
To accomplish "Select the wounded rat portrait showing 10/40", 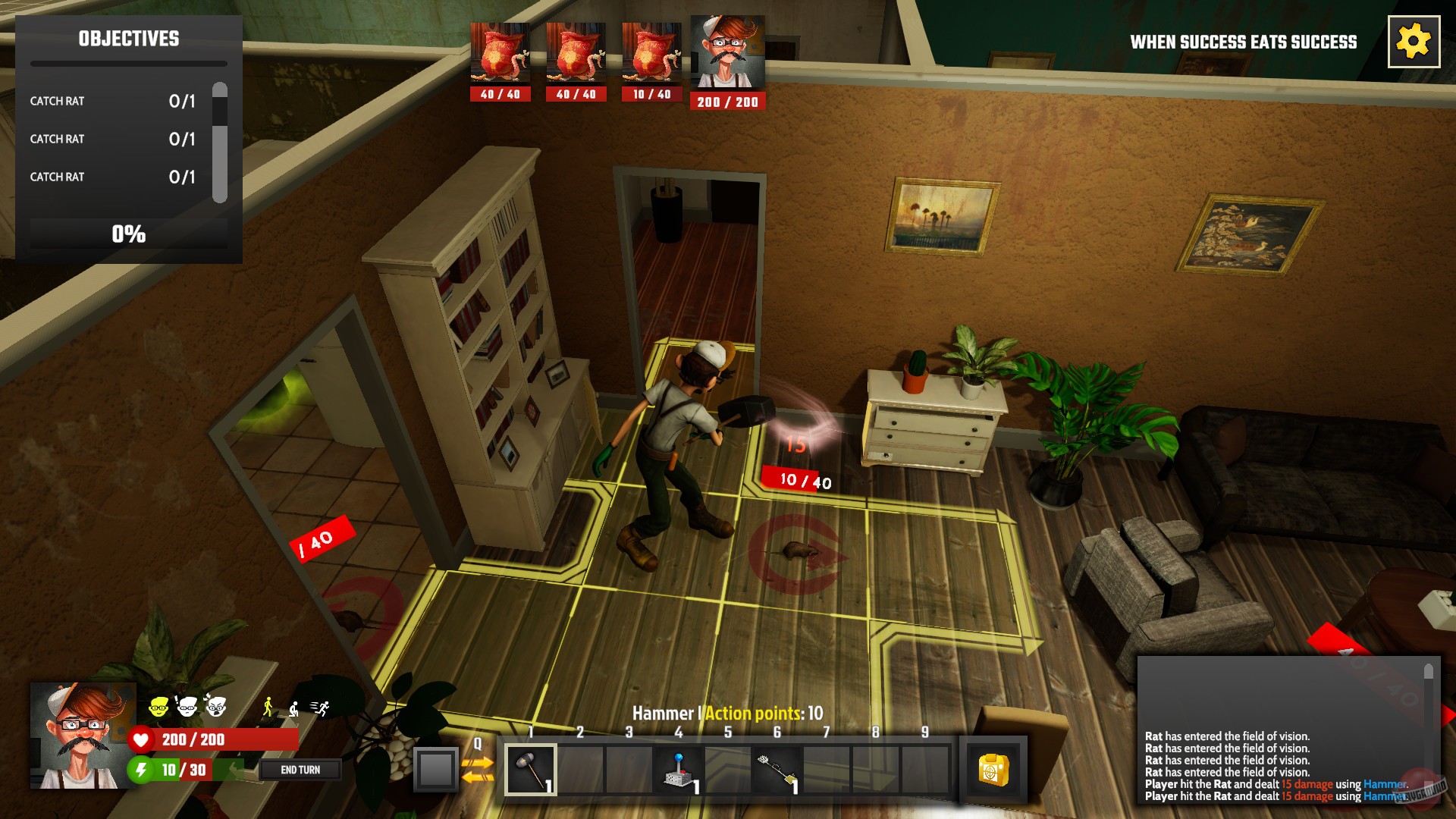I will (651, 51).
